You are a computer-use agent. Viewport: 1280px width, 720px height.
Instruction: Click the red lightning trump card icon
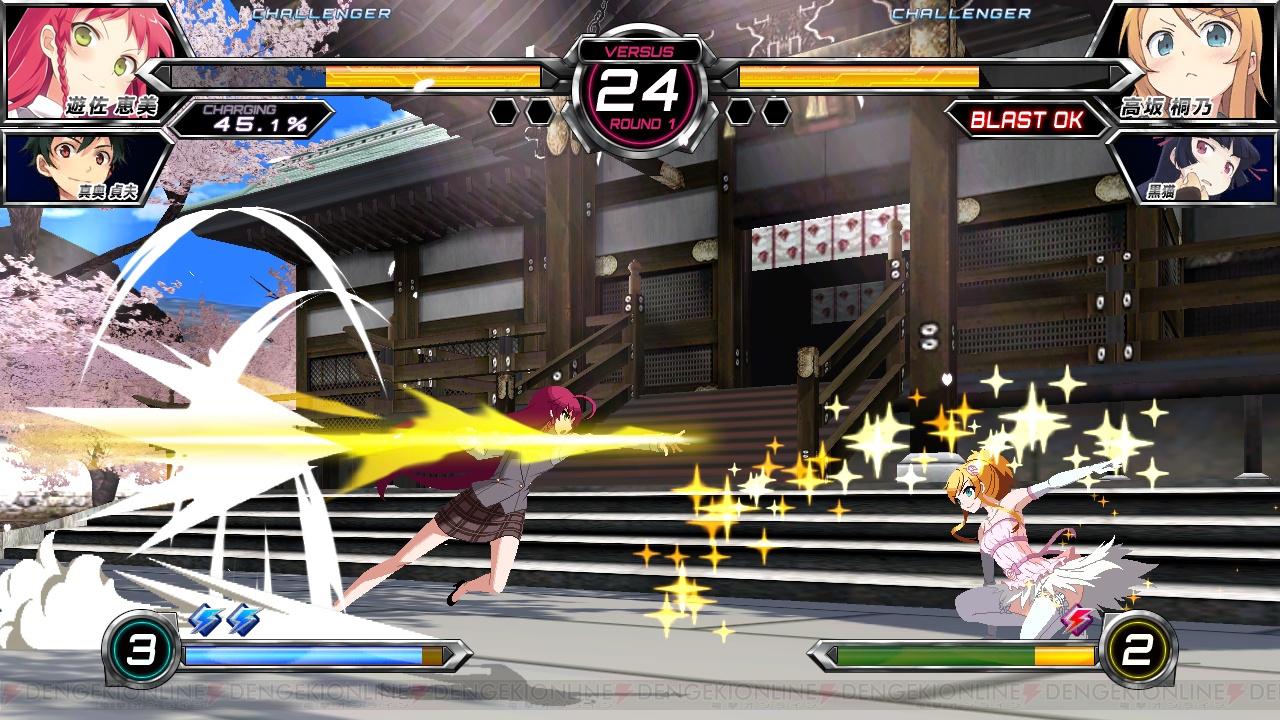coord(1078,620)
